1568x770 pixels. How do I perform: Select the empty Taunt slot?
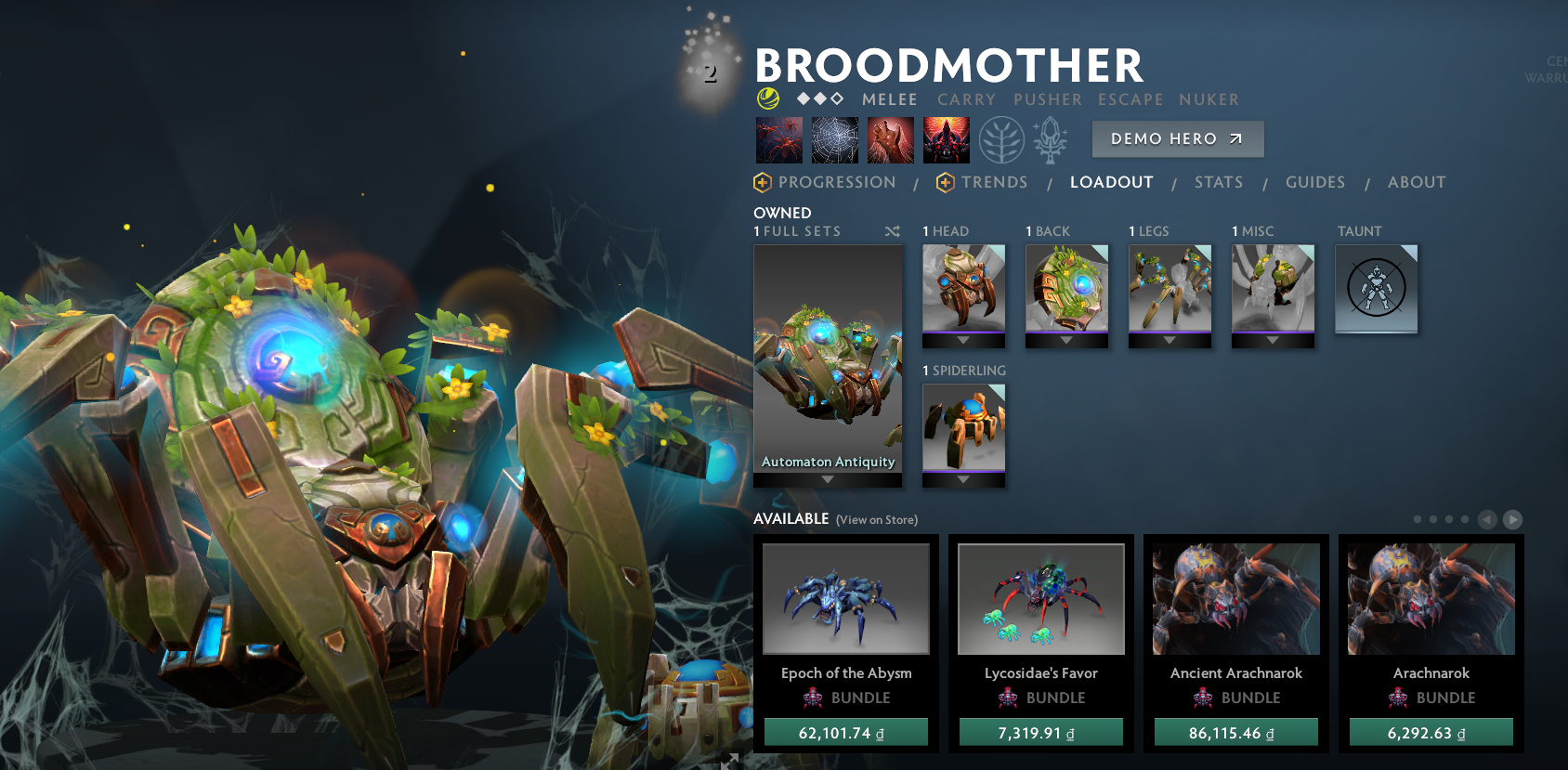[x=1377, y=289]
